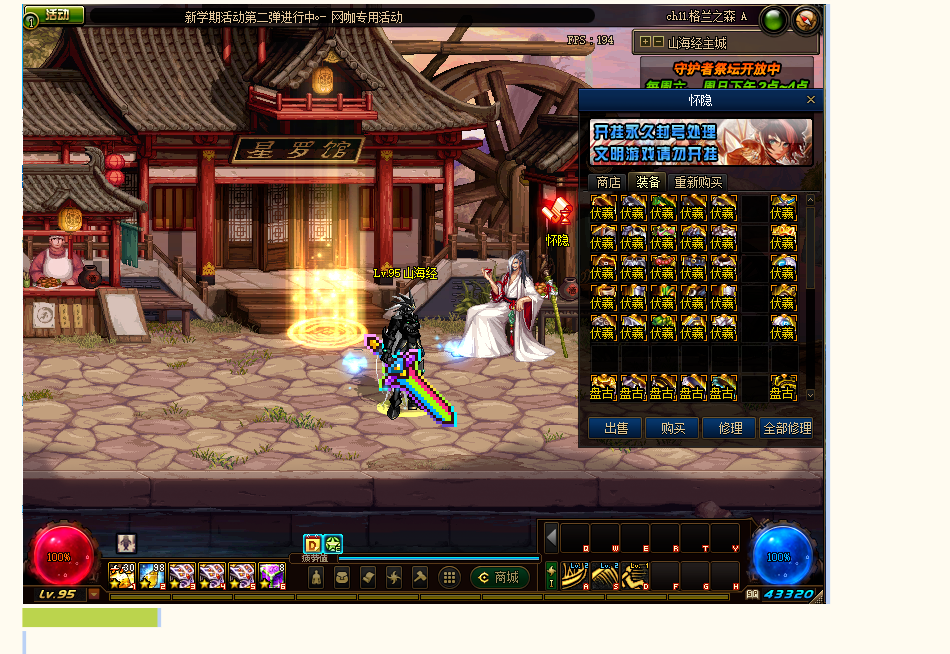
Task: Click the green orb button beside channel name
Action: coord(773,20)
